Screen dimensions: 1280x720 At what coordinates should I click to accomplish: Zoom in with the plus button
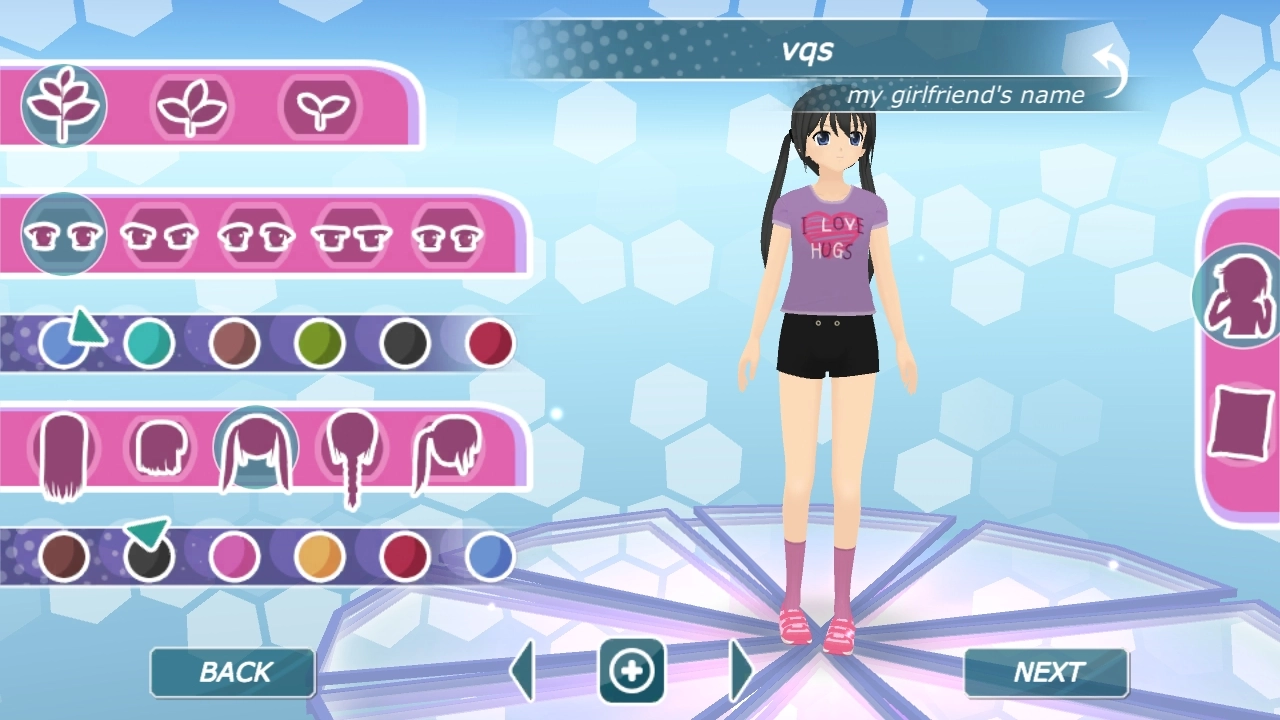pos(632,671)
